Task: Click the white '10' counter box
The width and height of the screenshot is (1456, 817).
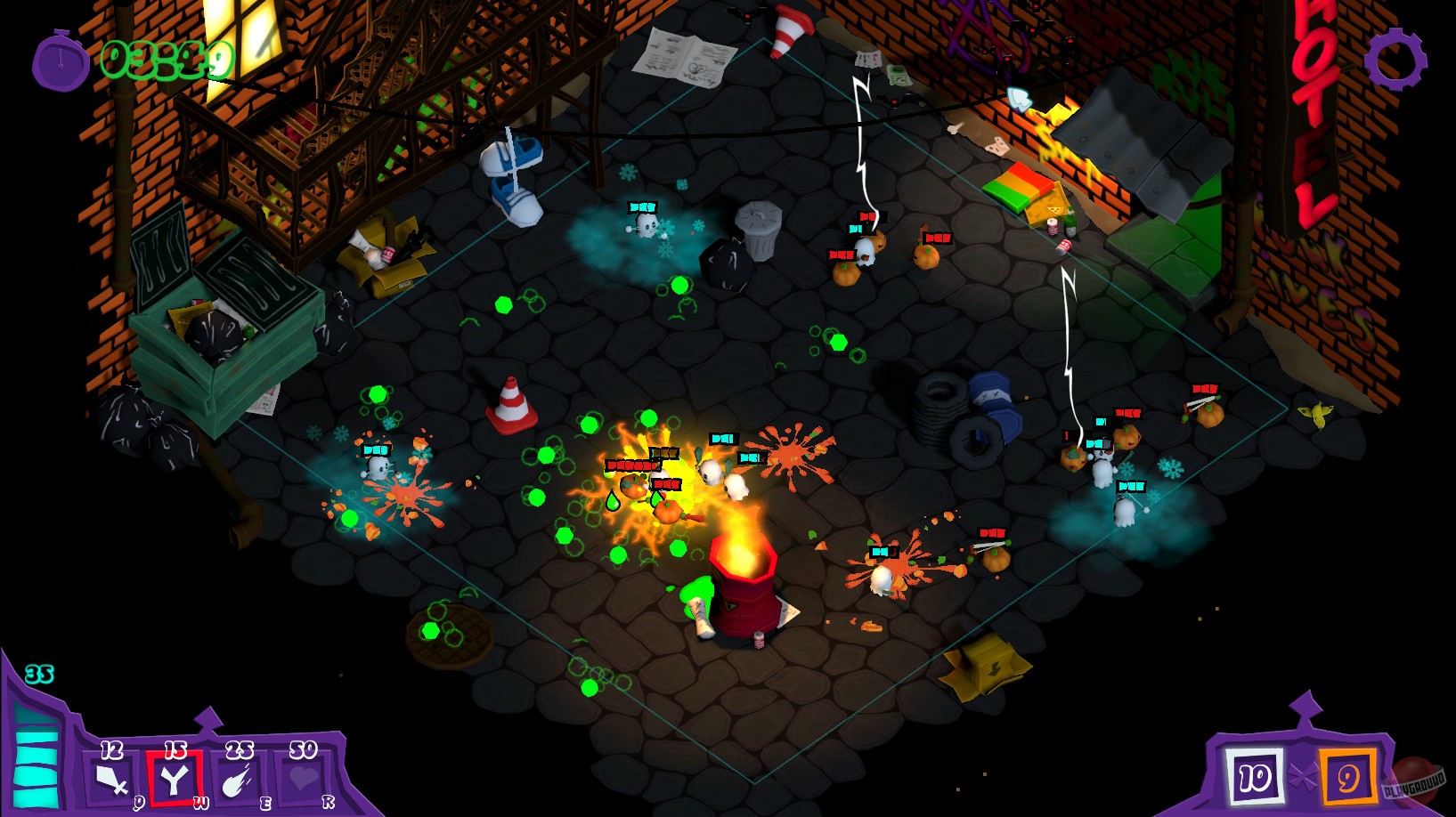Action: (x=1256, y=776)
